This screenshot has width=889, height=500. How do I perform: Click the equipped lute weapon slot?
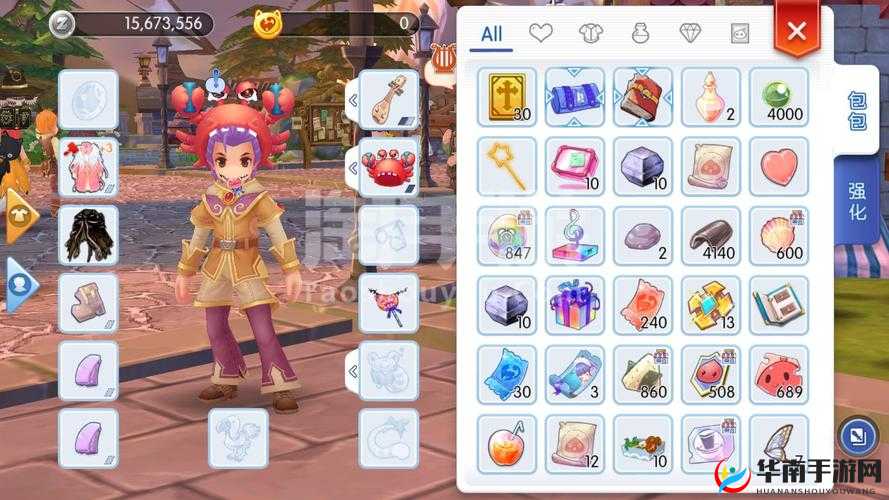click(388, 98)
